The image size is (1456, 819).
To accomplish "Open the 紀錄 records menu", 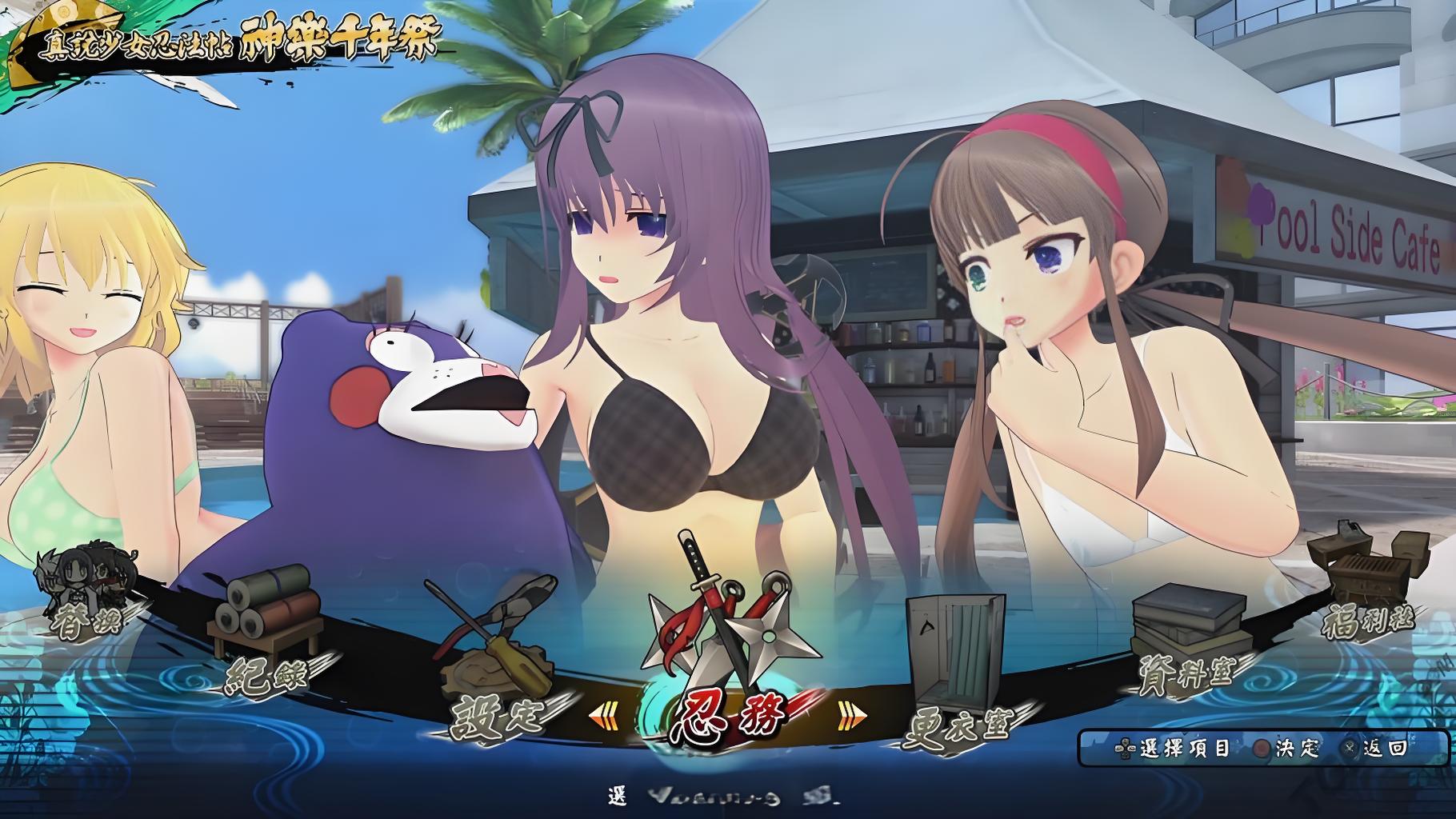I will (x=266, y=677).
